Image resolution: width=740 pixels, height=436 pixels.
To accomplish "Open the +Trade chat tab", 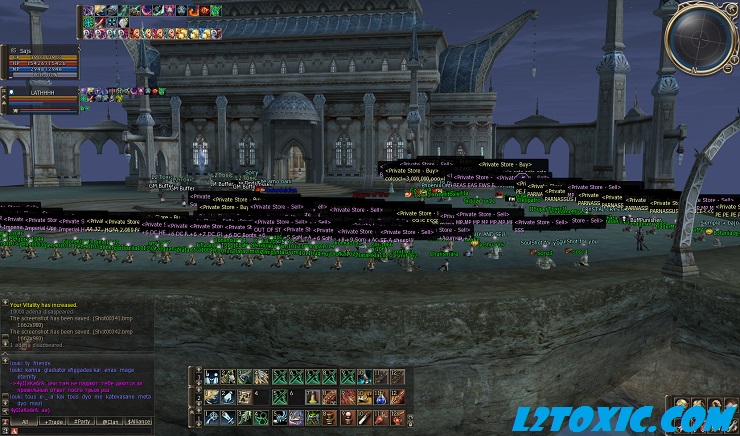I will click(53, 422).
